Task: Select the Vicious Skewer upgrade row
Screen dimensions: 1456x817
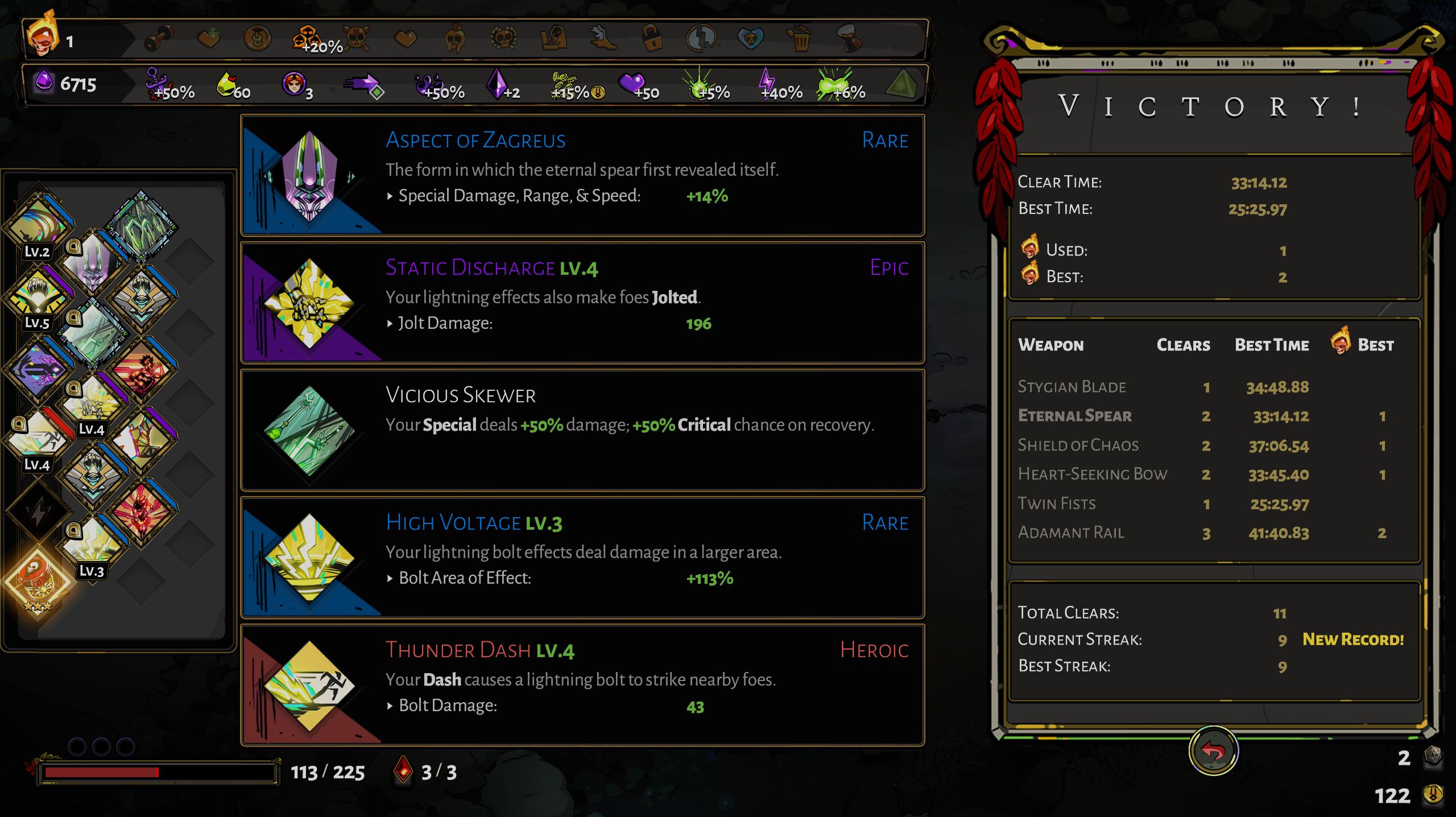Action: (x=582, y=430)
